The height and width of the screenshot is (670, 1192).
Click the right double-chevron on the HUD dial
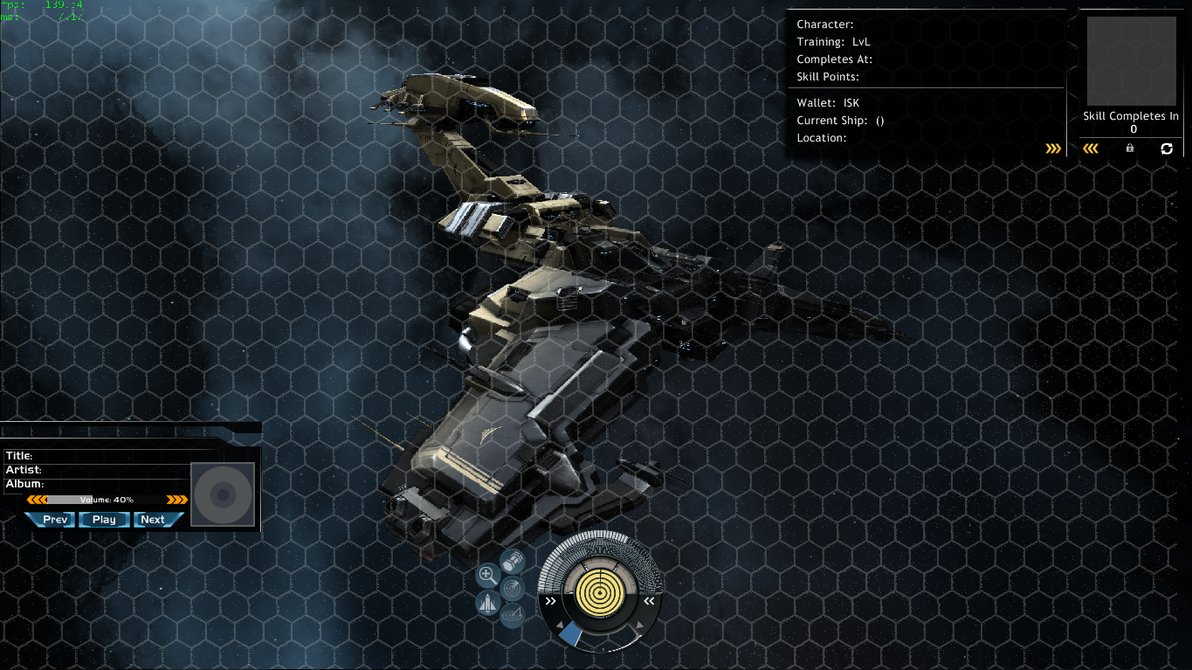click(648, 601)
